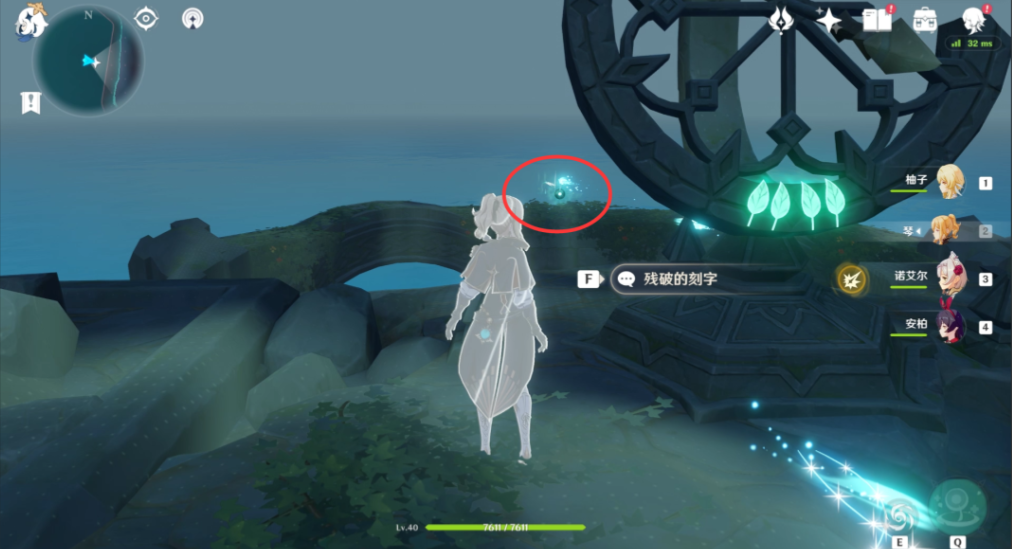Open the full map from the minimap
The width and height of the screenshot is (1012, 549).
[88, 62]
